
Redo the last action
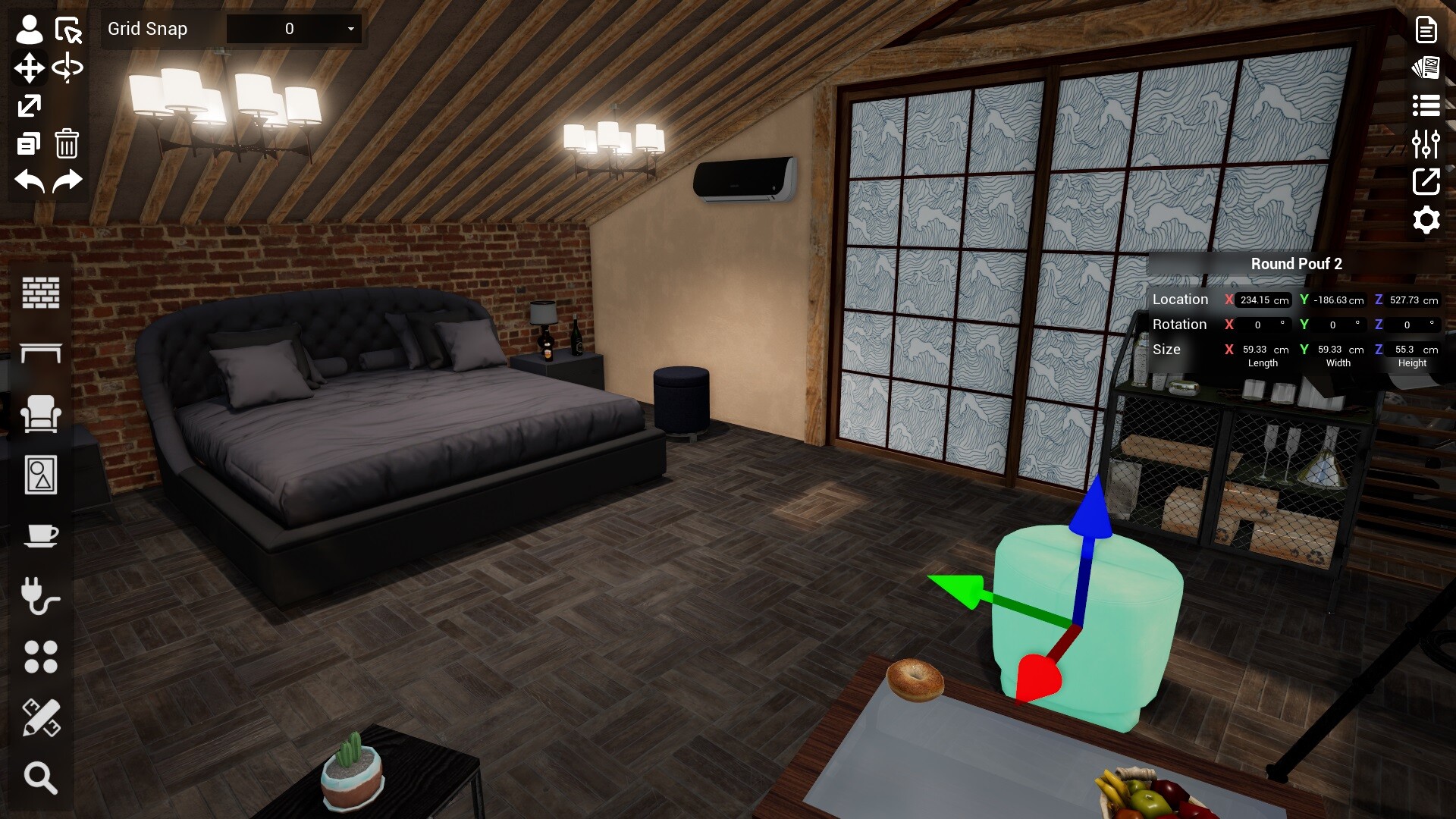point(67,181)
